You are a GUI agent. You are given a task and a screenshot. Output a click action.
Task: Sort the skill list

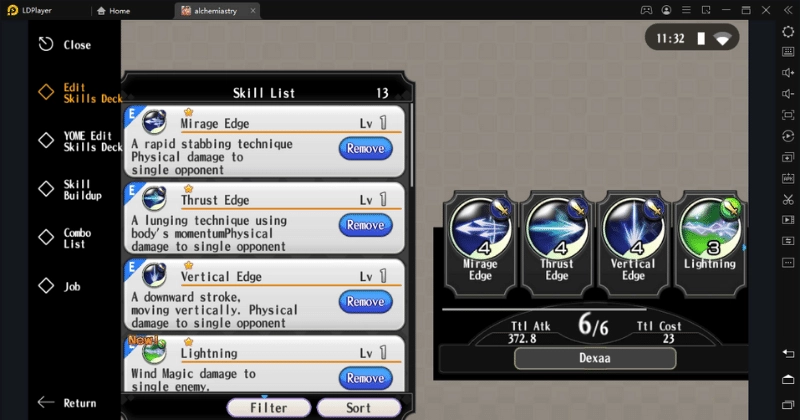tap(358, 408)
